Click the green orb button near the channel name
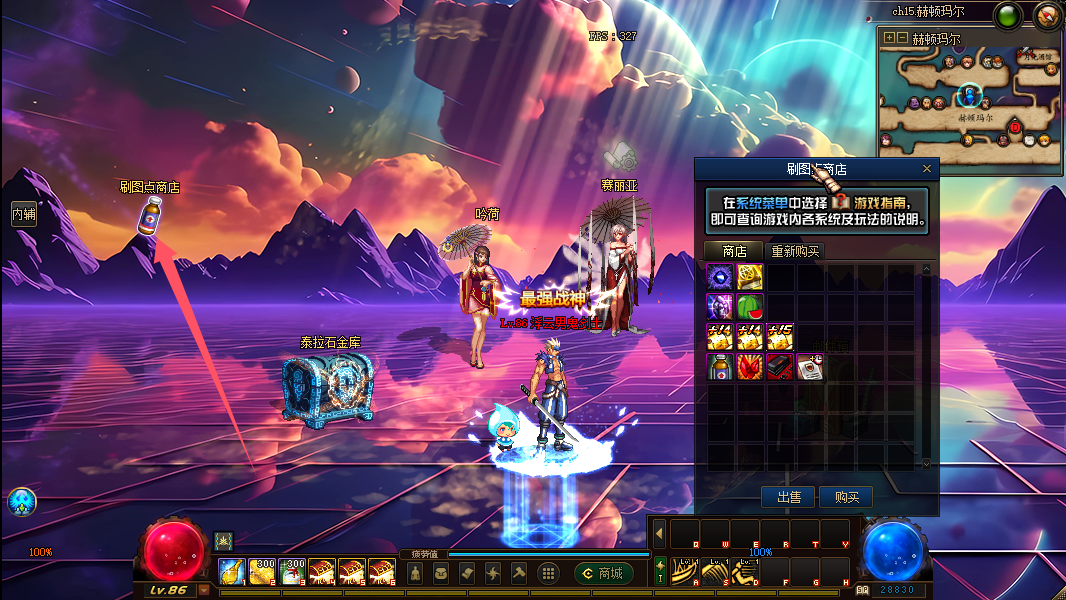Viewport: 1066px width, 600px height. point(1008,15)
